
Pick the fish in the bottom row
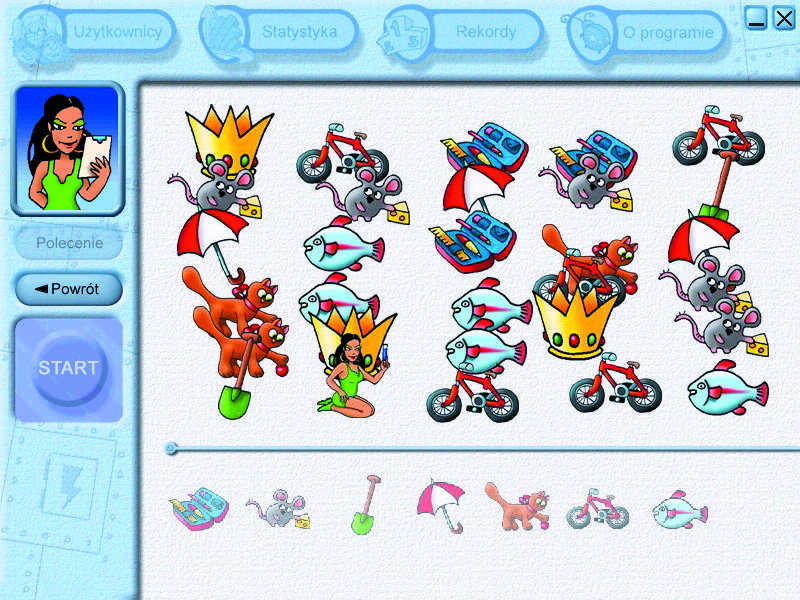pos(680,509)
